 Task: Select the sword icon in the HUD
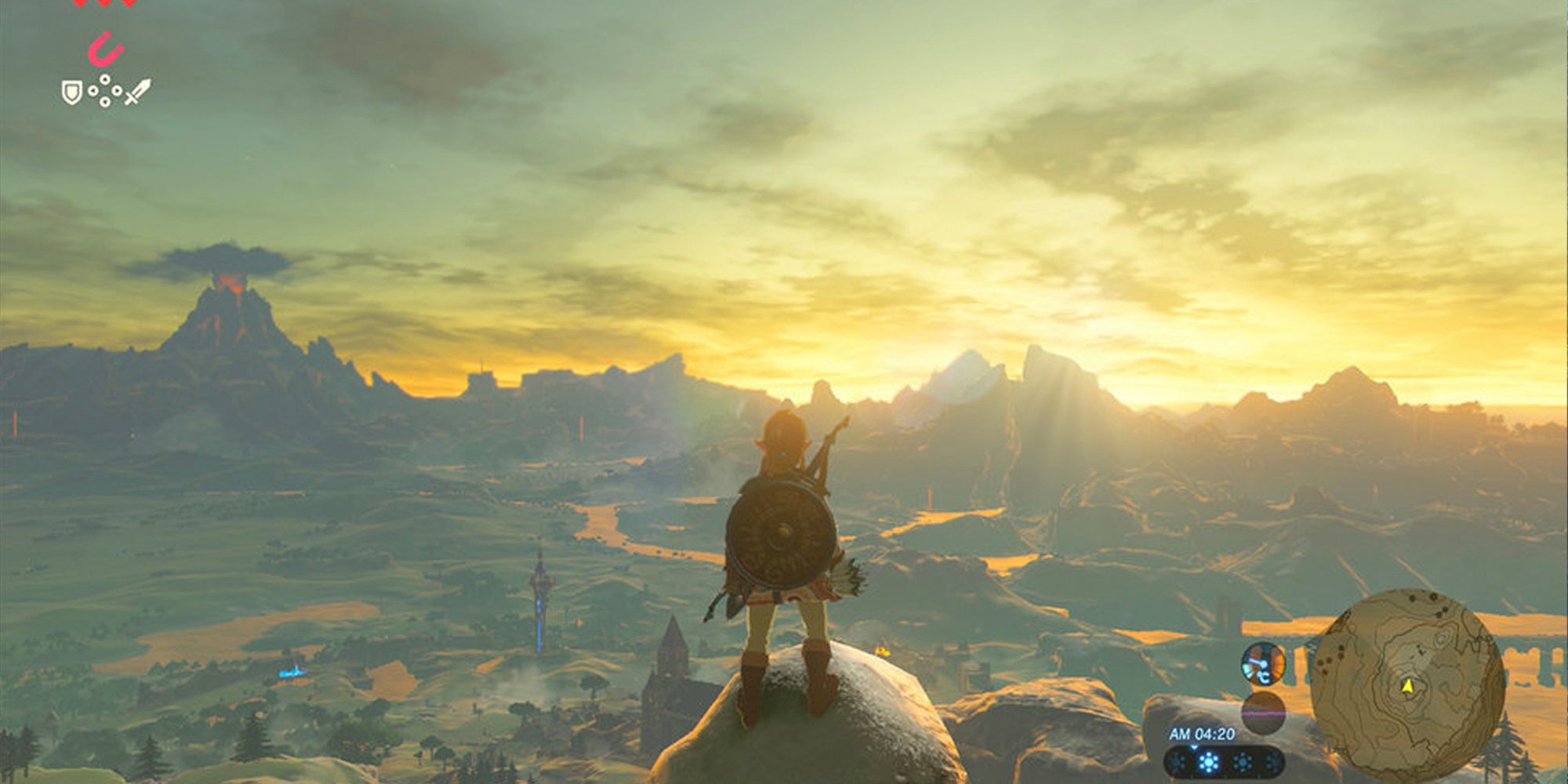tap(140, 92)
